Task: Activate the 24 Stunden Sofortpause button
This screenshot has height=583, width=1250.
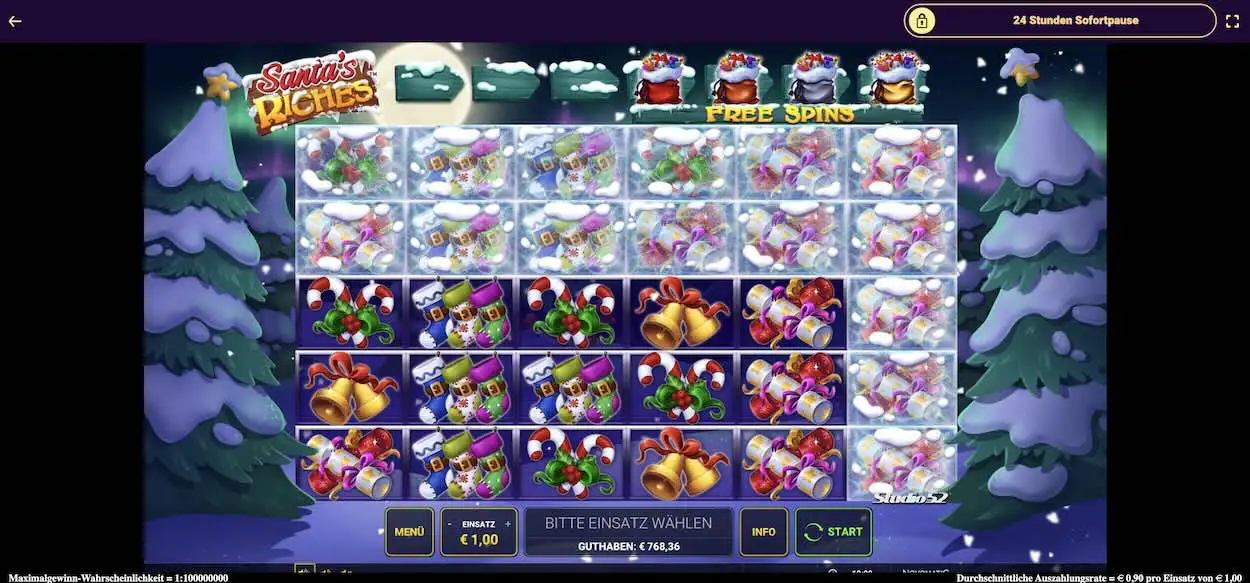Action: click(x=1060, y=20)
